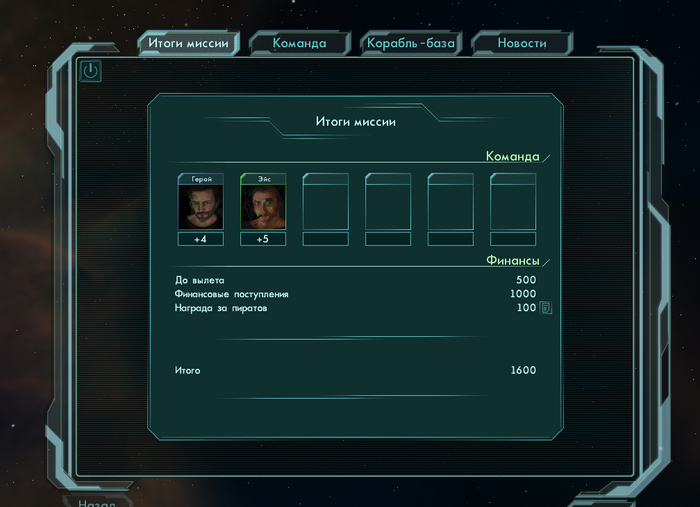
Task: Show the Корабль-база tab
Action: tap(411, 43)
